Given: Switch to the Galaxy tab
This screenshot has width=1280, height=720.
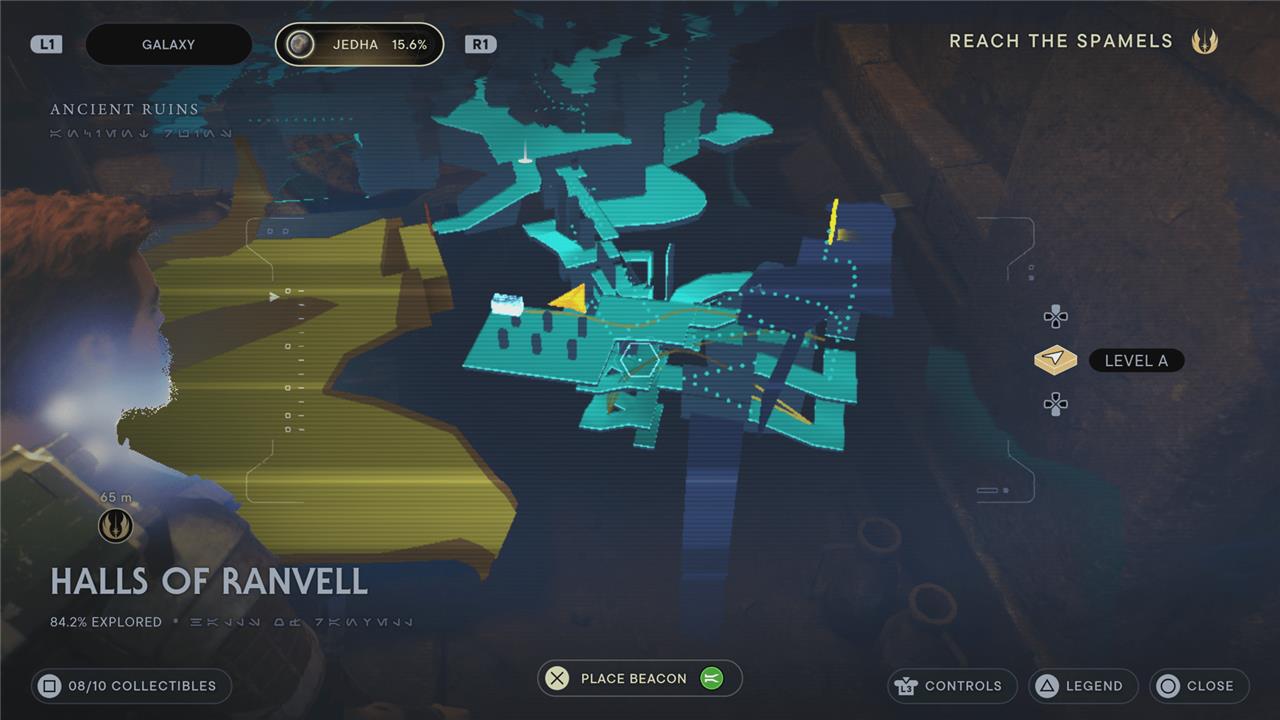Looking at the screenshot, I should pos(168,45).
